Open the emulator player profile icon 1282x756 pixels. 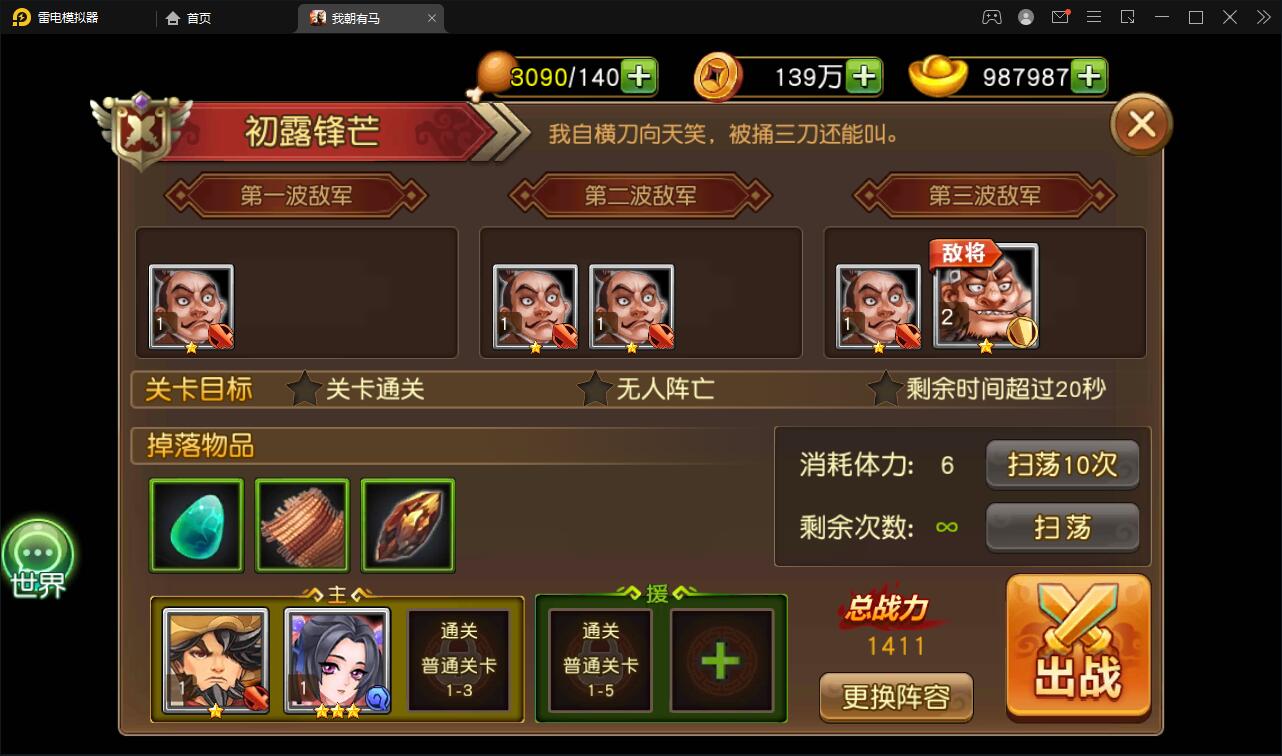[1026, 17]
